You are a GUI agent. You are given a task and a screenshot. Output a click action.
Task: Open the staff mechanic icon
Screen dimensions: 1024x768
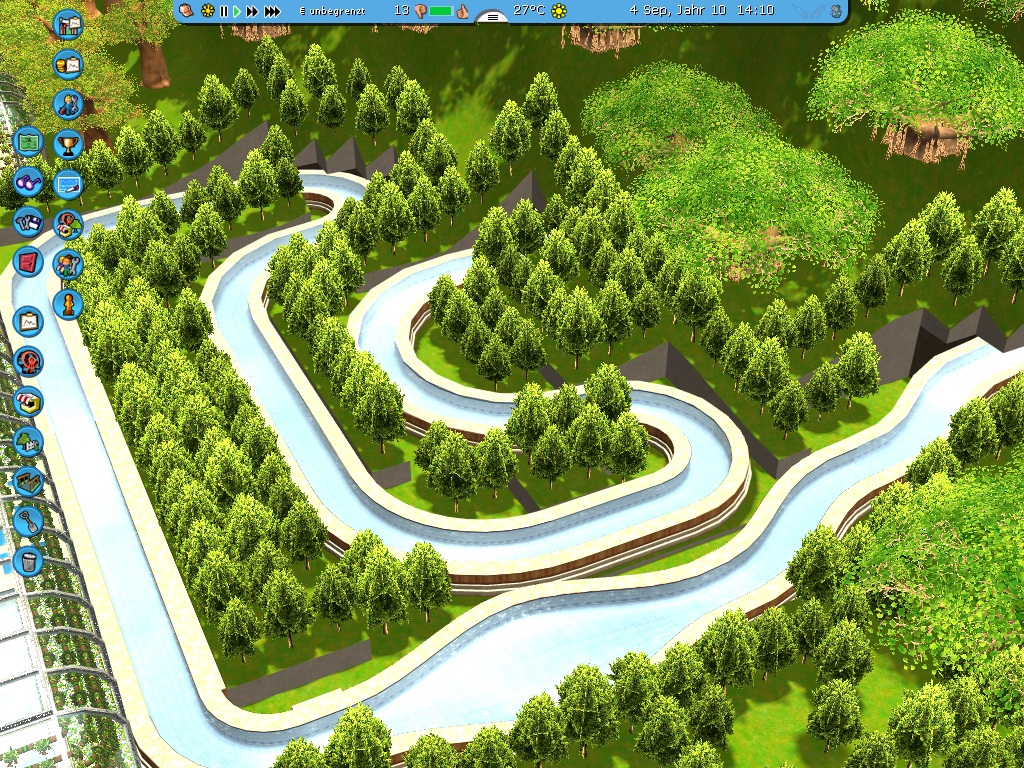click(67, 104)
